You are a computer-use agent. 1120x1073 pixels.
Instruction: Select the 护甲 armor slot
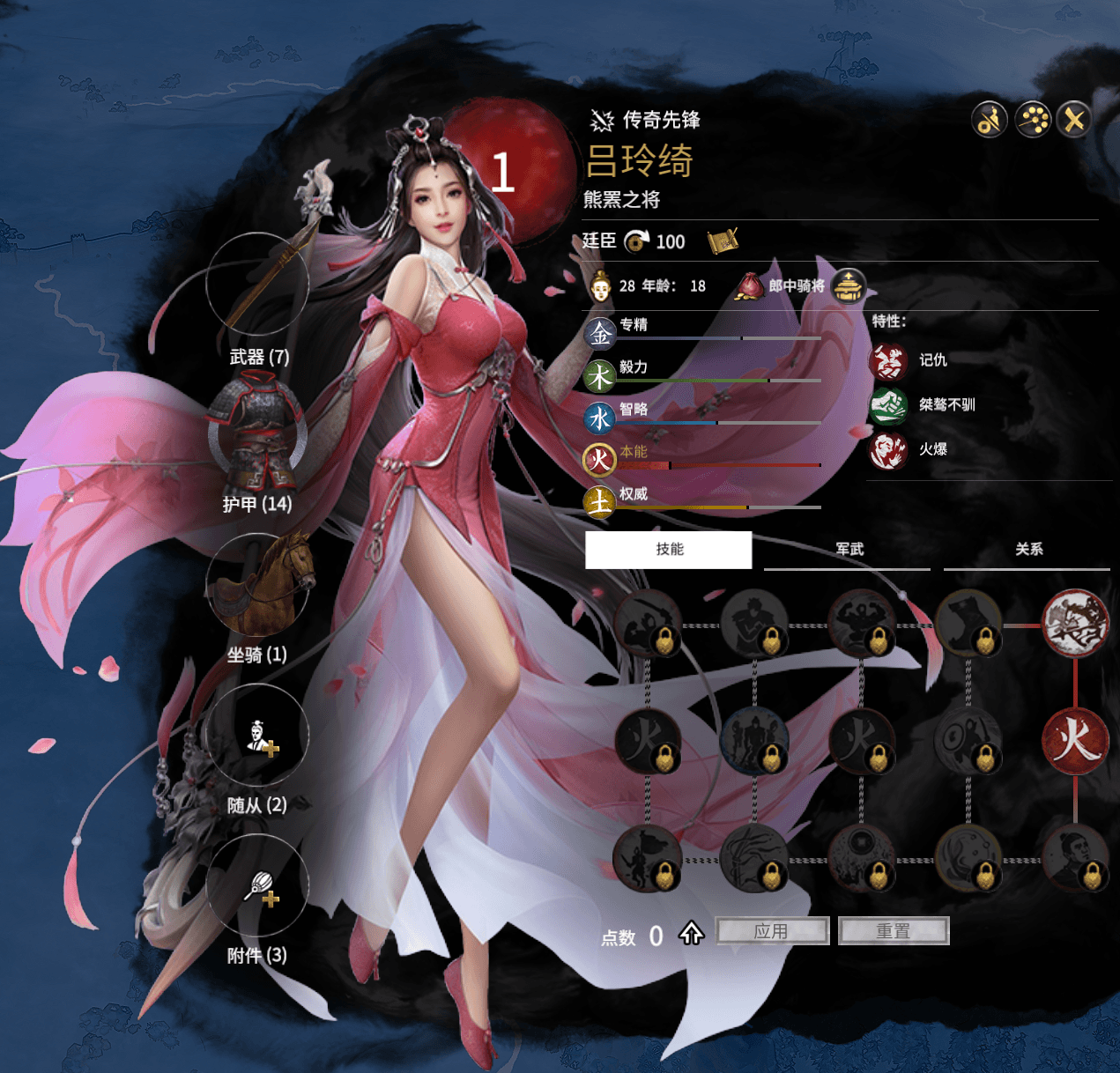point(257,433)
